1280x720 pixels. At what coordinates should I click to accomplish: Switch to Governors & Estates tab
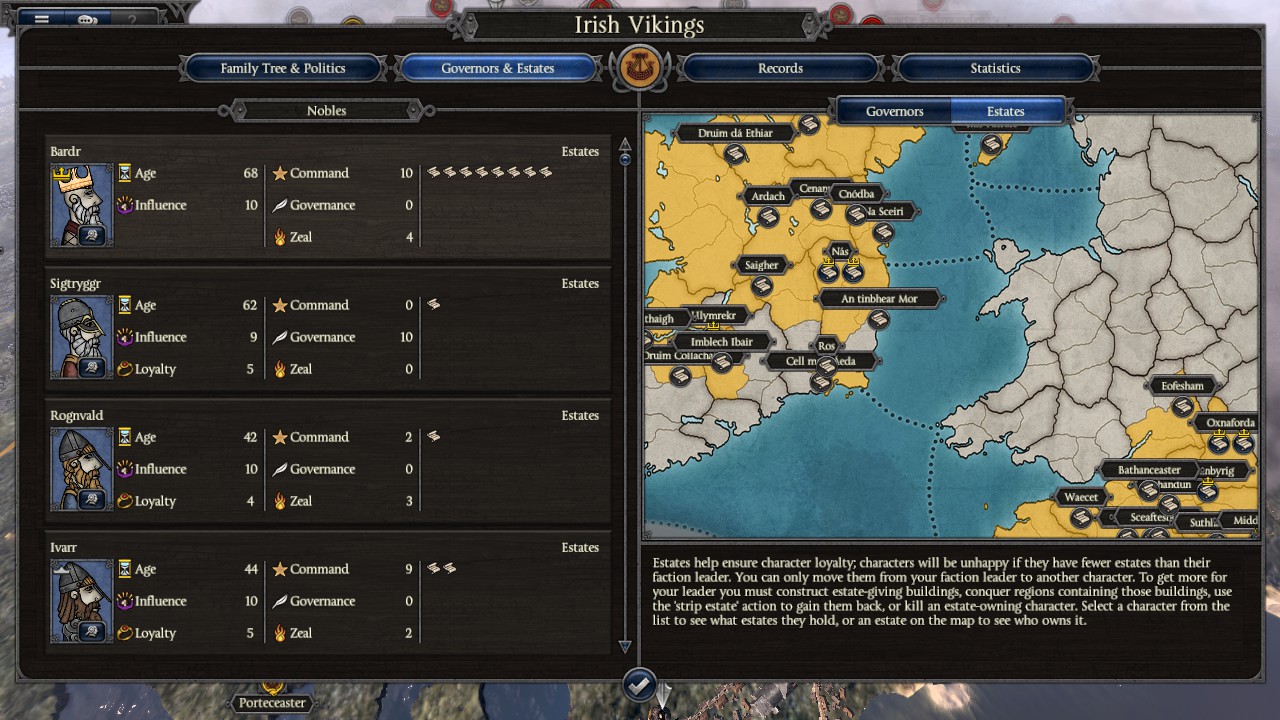(497, 68)
